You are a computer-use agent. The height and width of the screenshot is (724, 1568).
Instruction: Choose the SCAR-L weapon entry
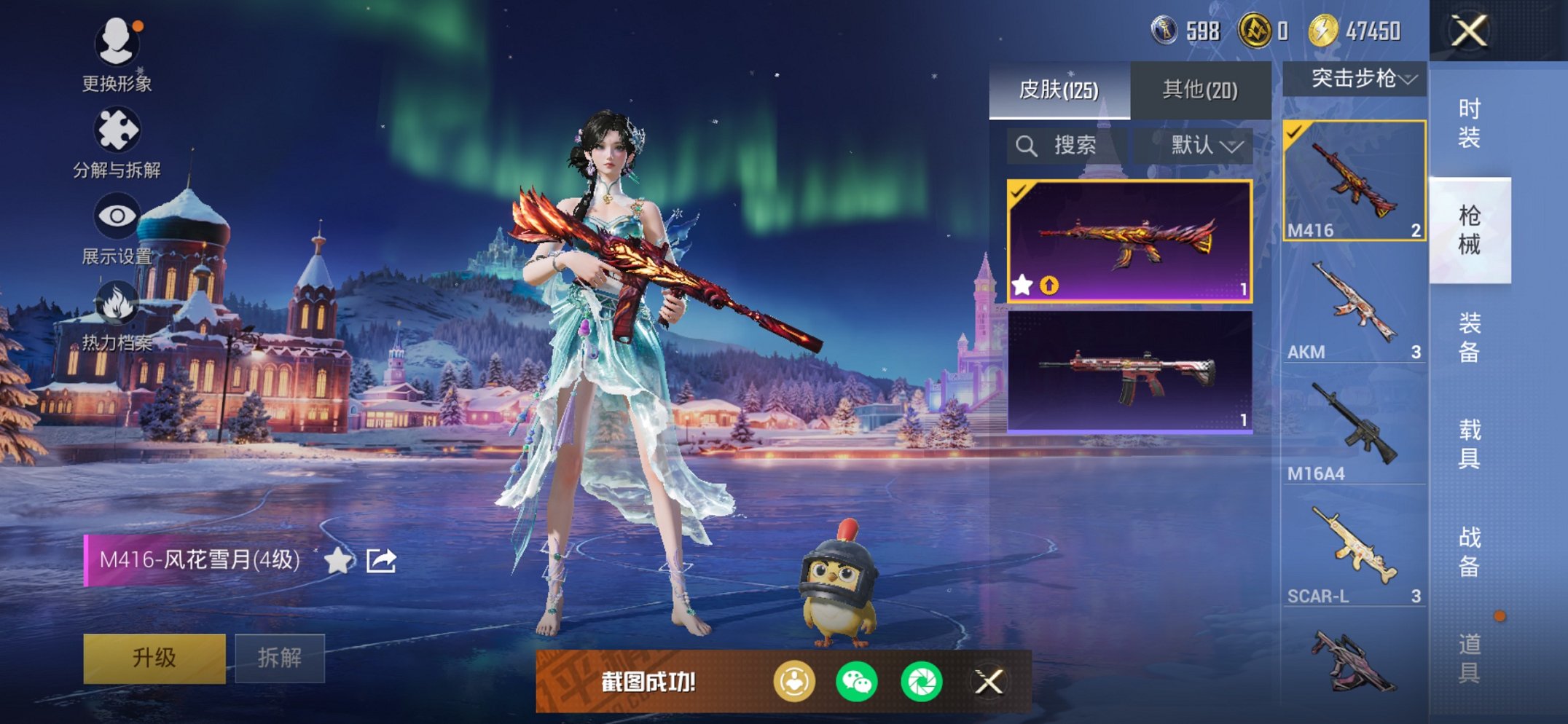(1354, 554)
